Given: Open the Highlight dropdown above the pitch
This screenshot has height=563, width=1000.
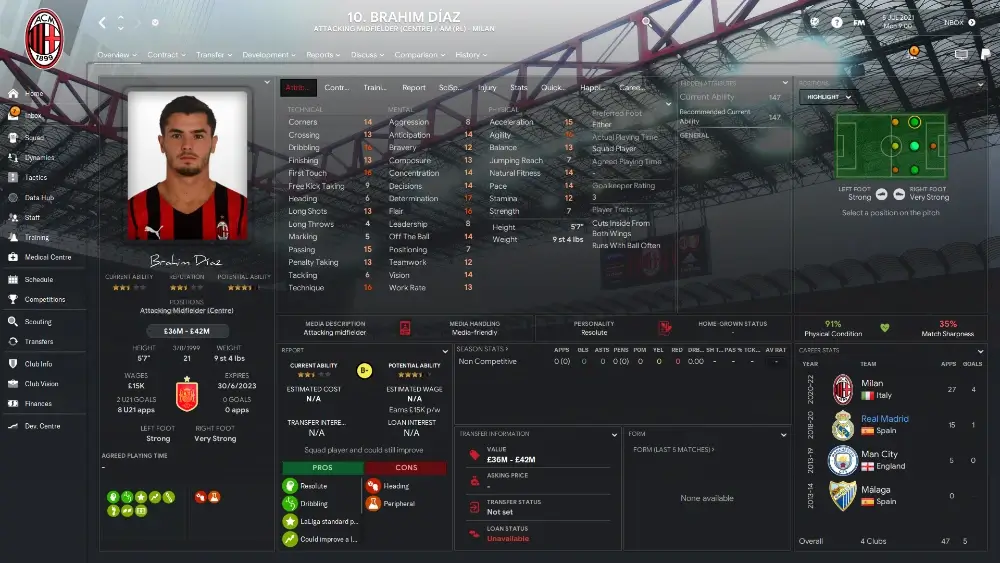Looking at the screenshot, I should point(826,97).
